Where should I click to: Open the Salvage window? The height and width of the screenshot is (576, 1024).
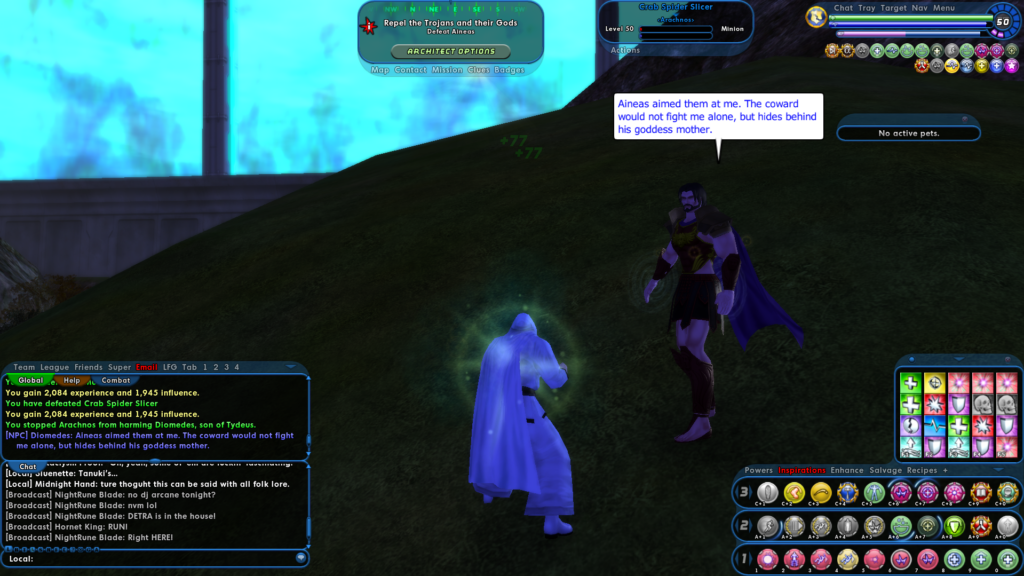885,470
